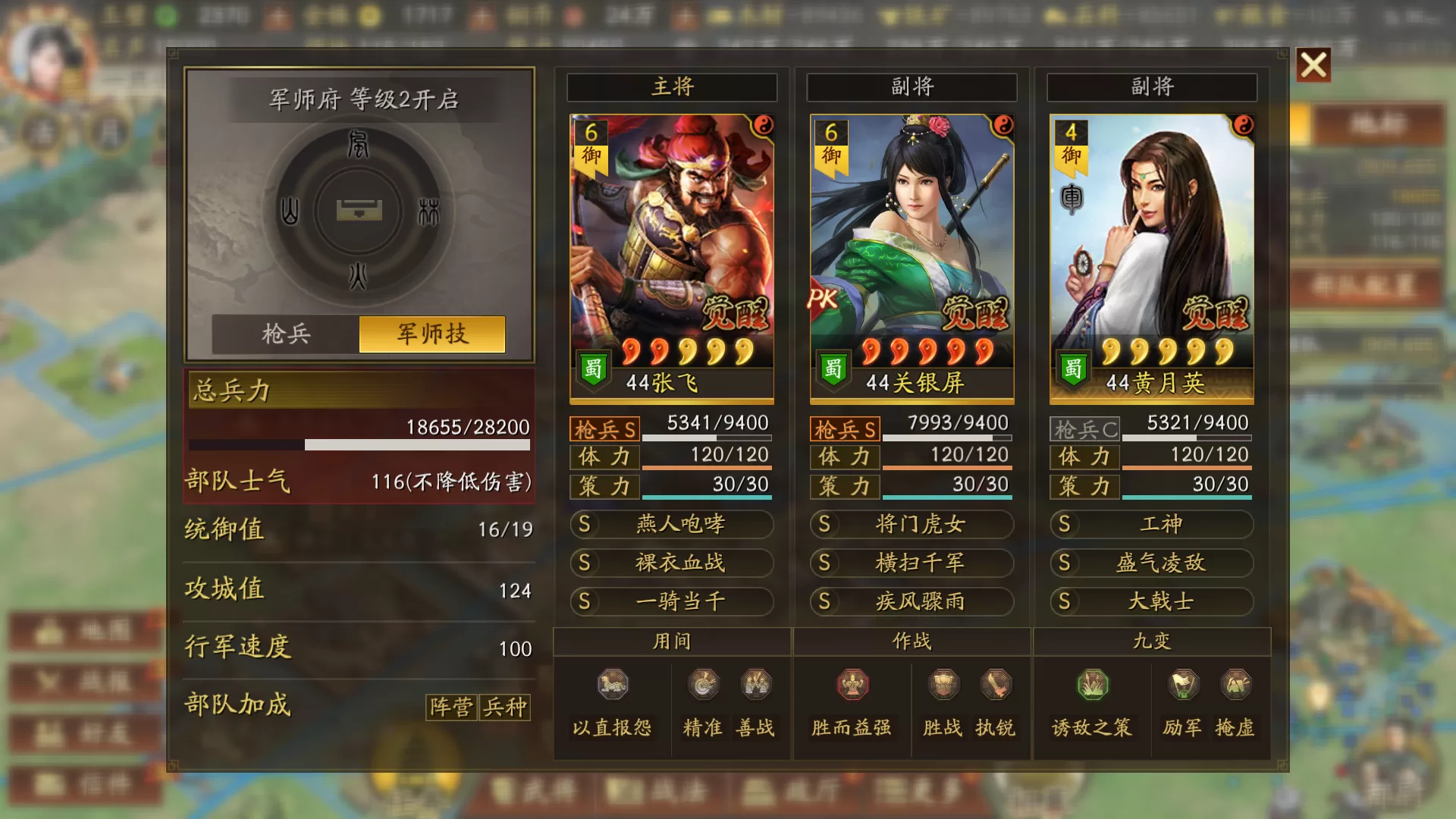Show the 兵种 troop bonus
The width and height of the screenshot is (1456, 819).
point(505,707)
